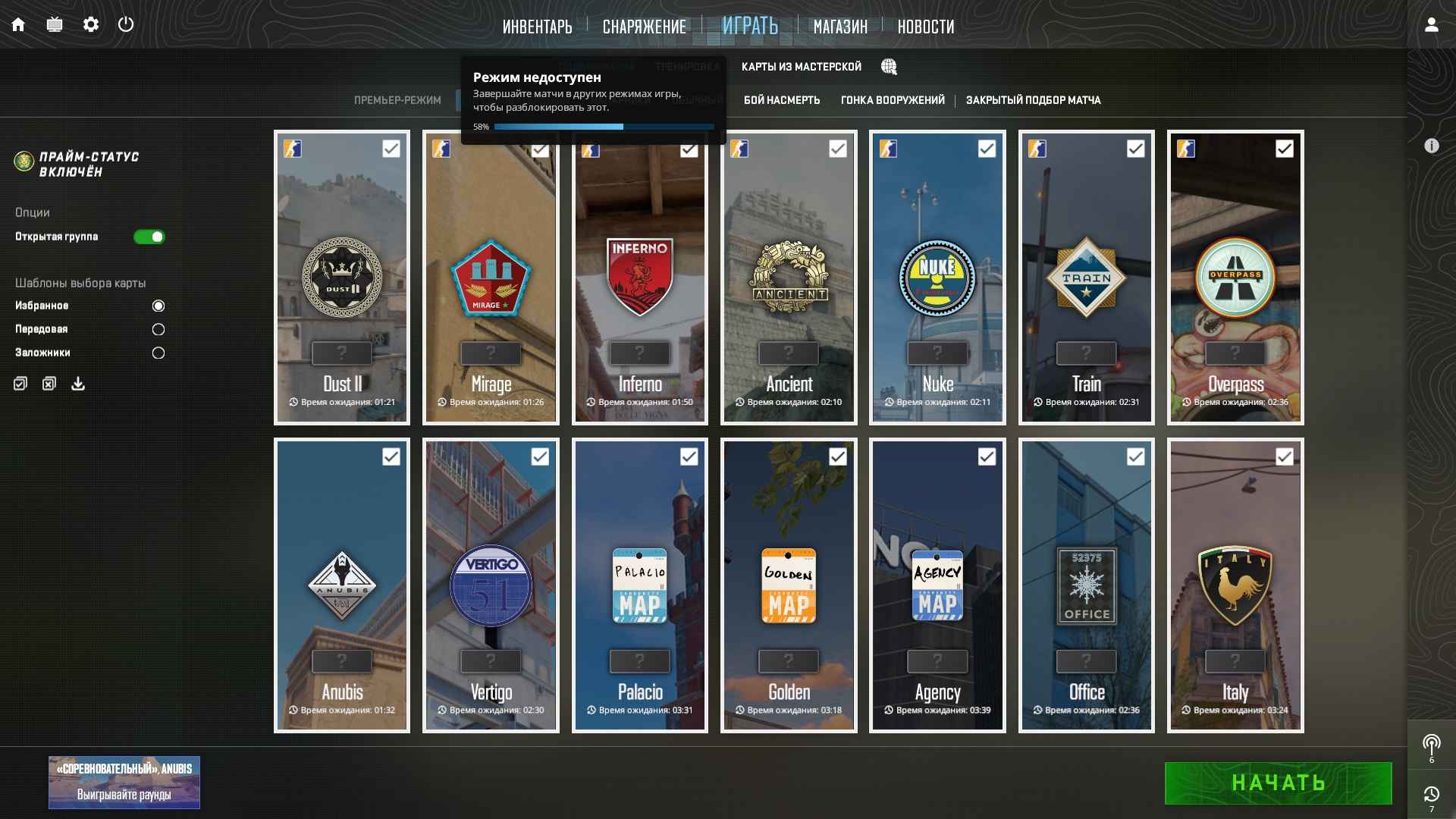Click the power/quit icon

tap(126, 24)
